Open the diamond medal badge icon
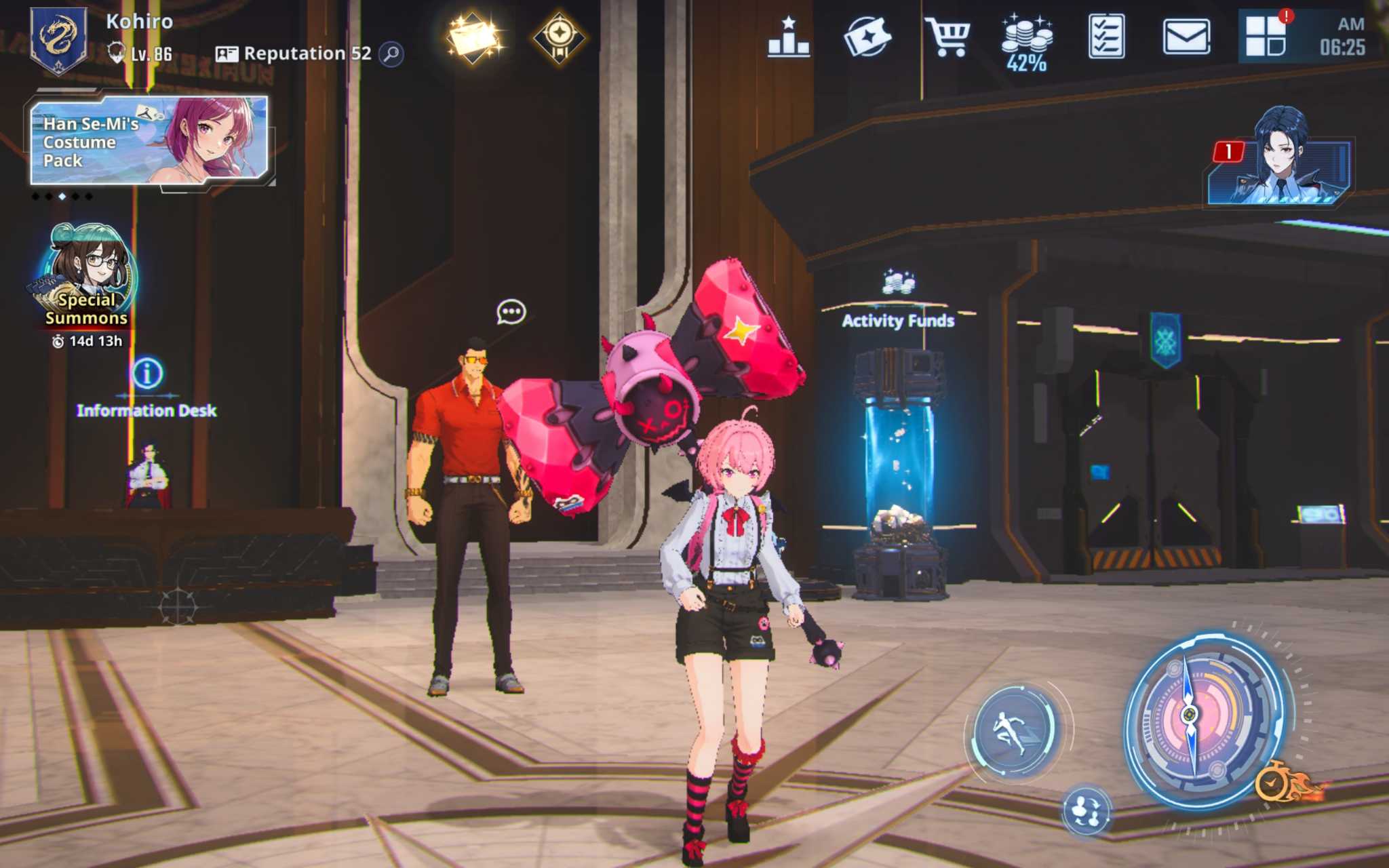 coord(559,37)
